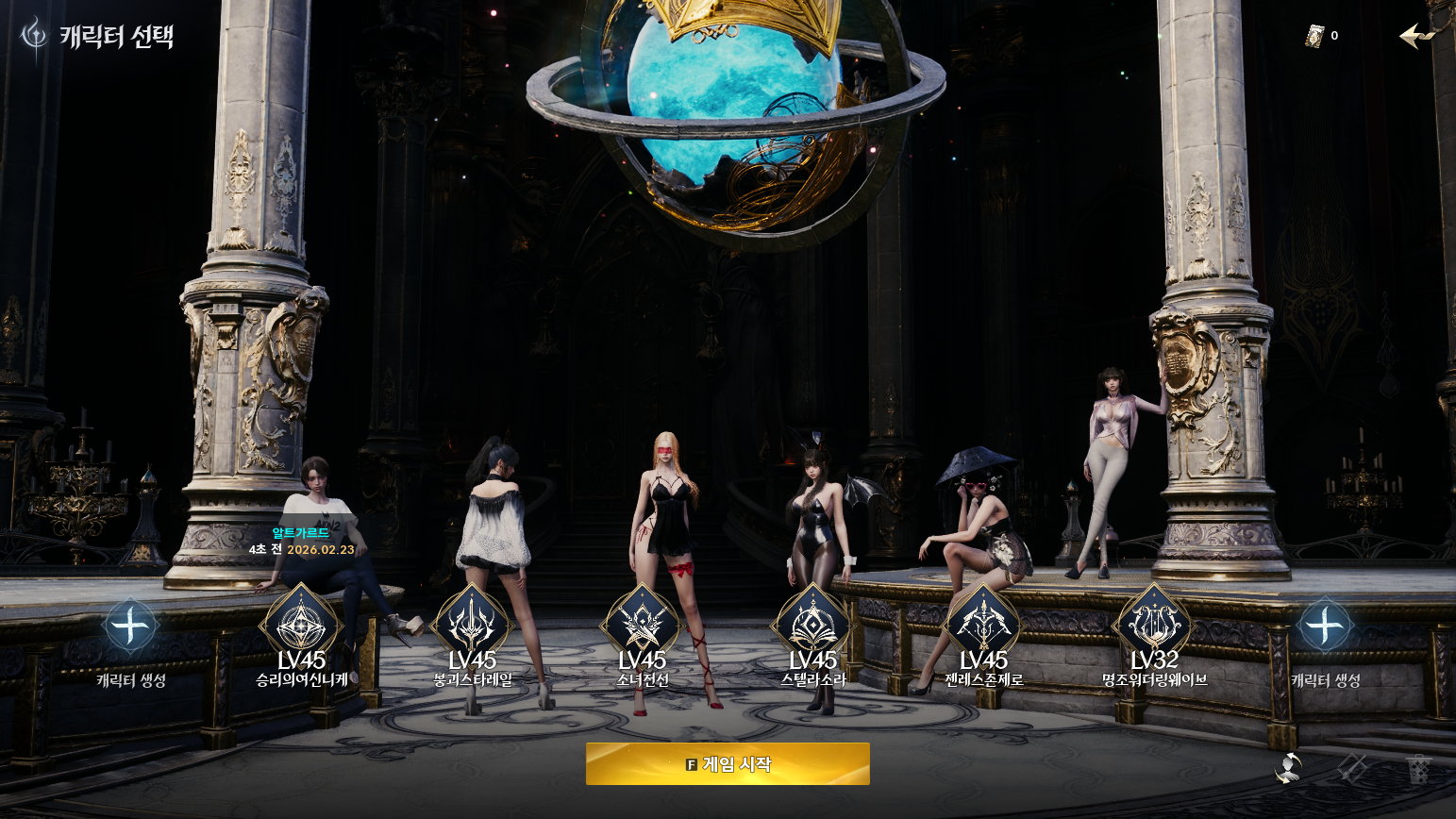Click the ticket item icon showing 0
The width and height of the screenshot is (1456, 819).
click(1315, 36)
